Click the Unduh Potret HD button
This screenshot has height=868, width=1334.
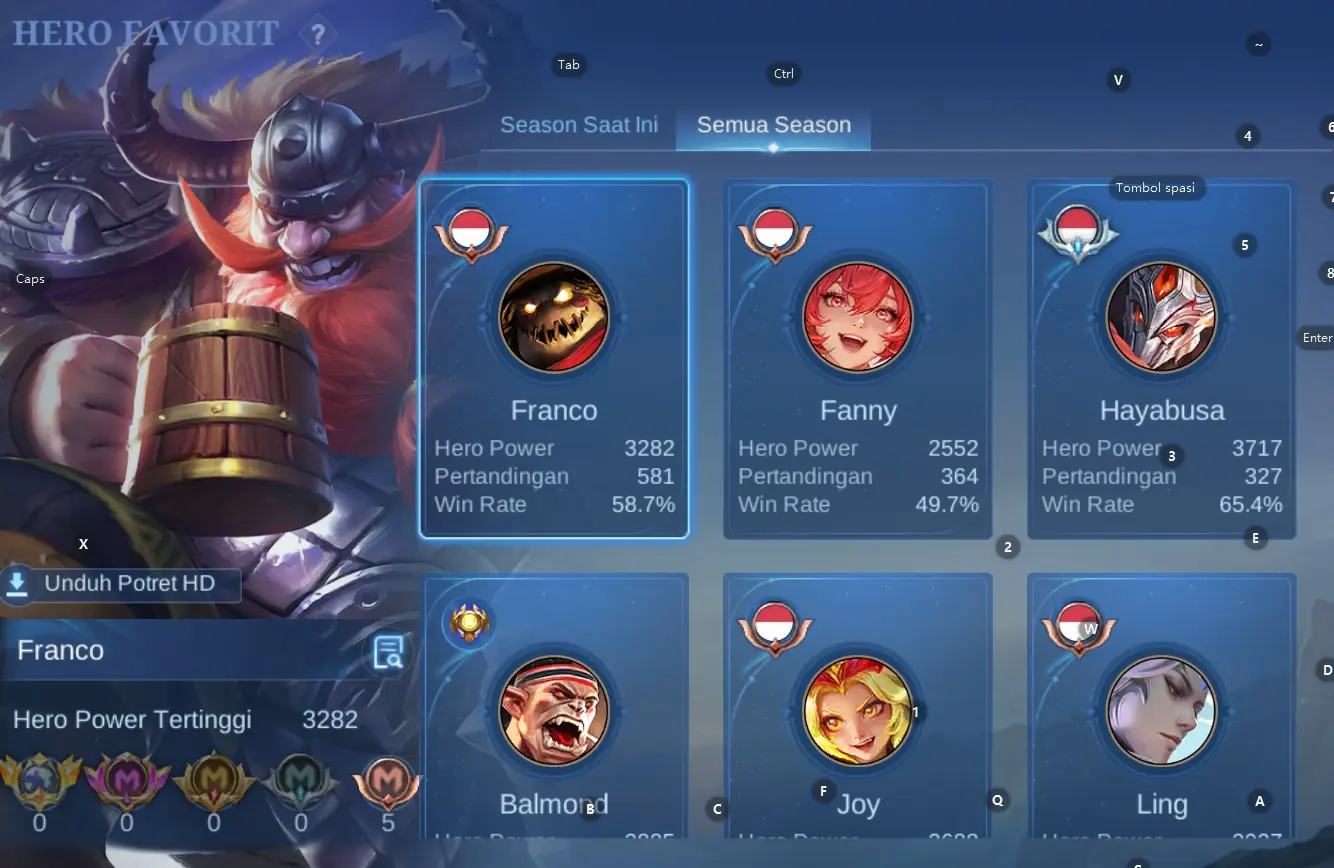coord(120,584)
